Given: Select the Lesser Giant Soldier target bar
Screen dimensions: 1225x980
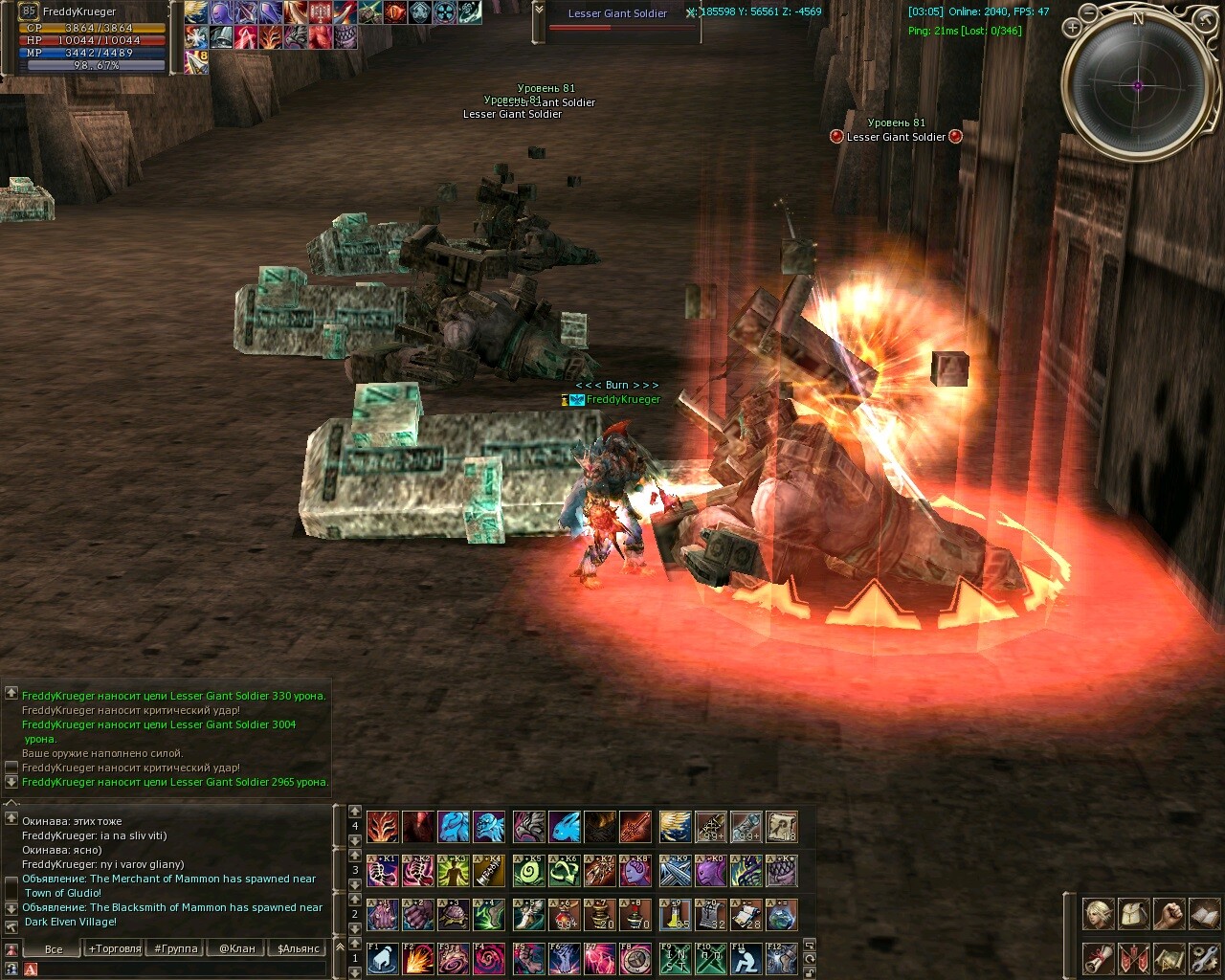Looking at the screenshot, I should pos(618,19).
